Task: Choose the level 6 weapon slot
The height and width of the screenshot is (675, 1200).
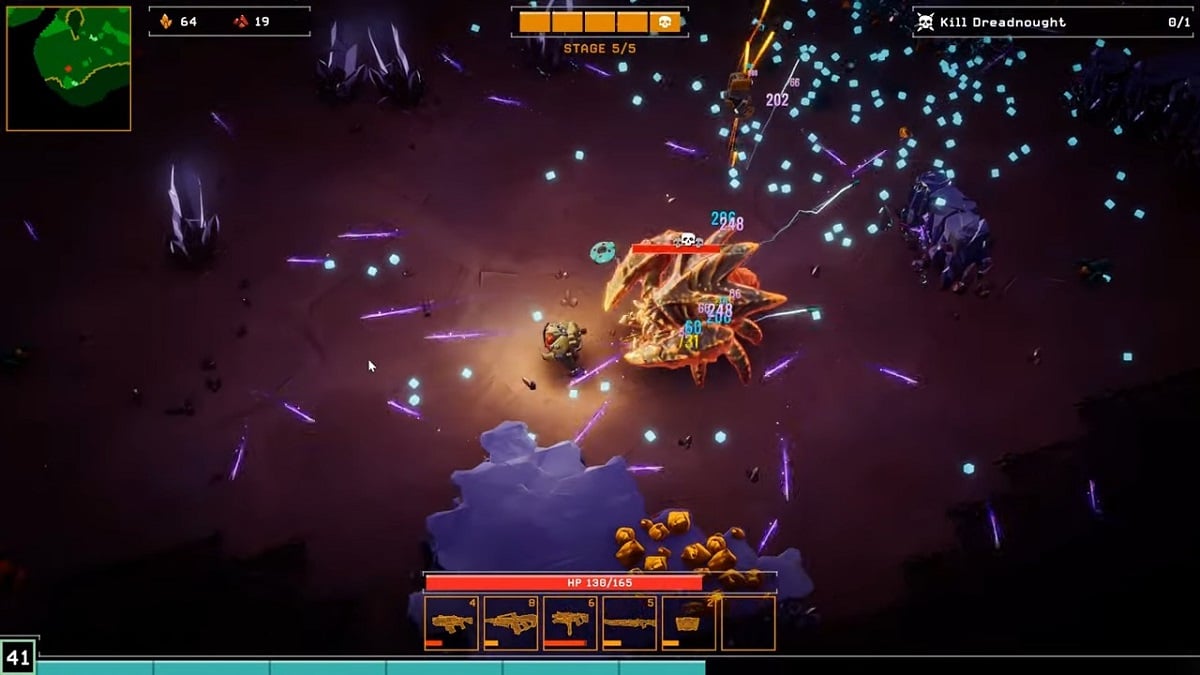Action: (x=570, y=623)
